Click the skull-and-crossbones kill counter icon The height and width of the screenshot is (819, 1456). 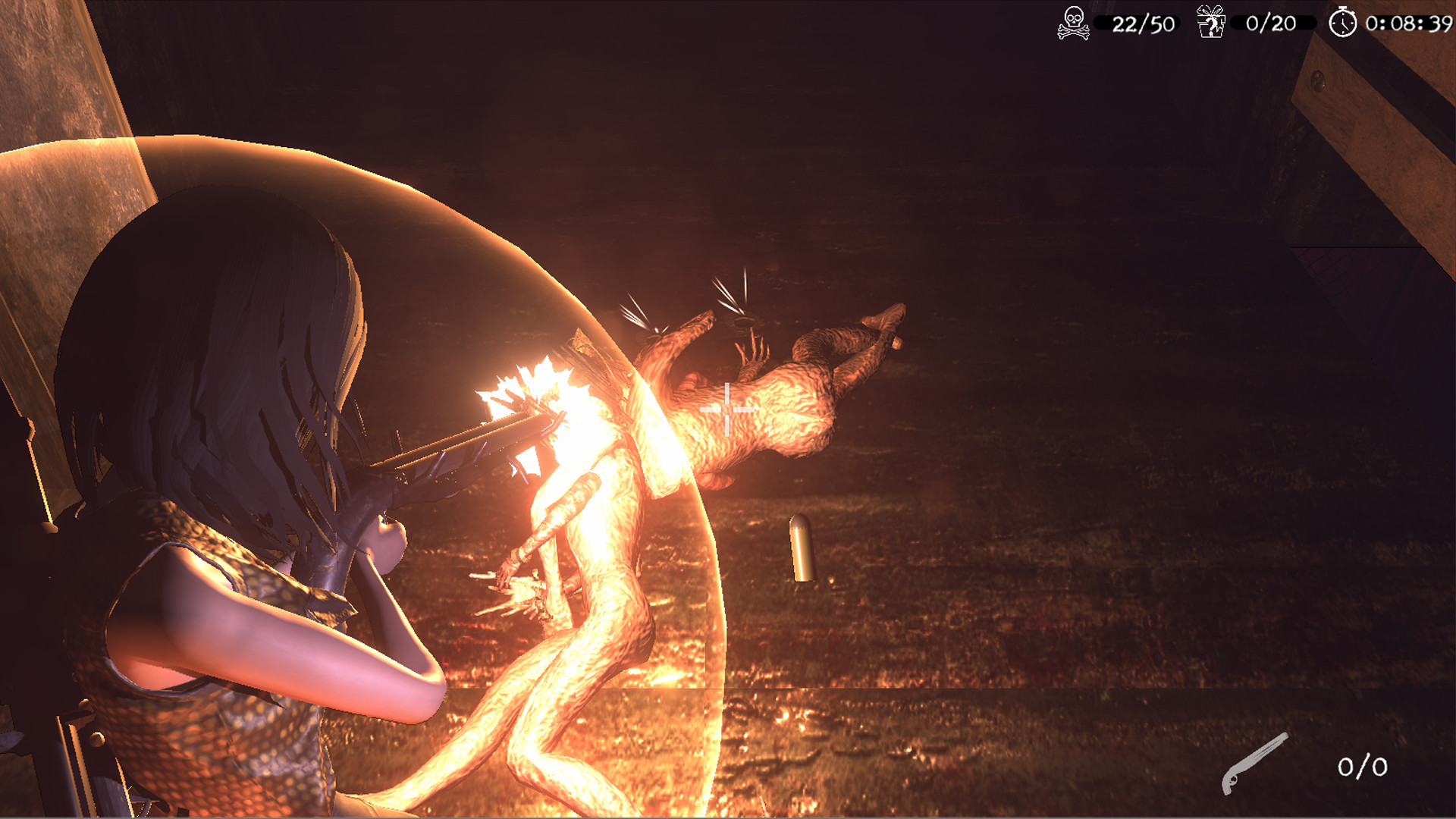(1073, 24)
